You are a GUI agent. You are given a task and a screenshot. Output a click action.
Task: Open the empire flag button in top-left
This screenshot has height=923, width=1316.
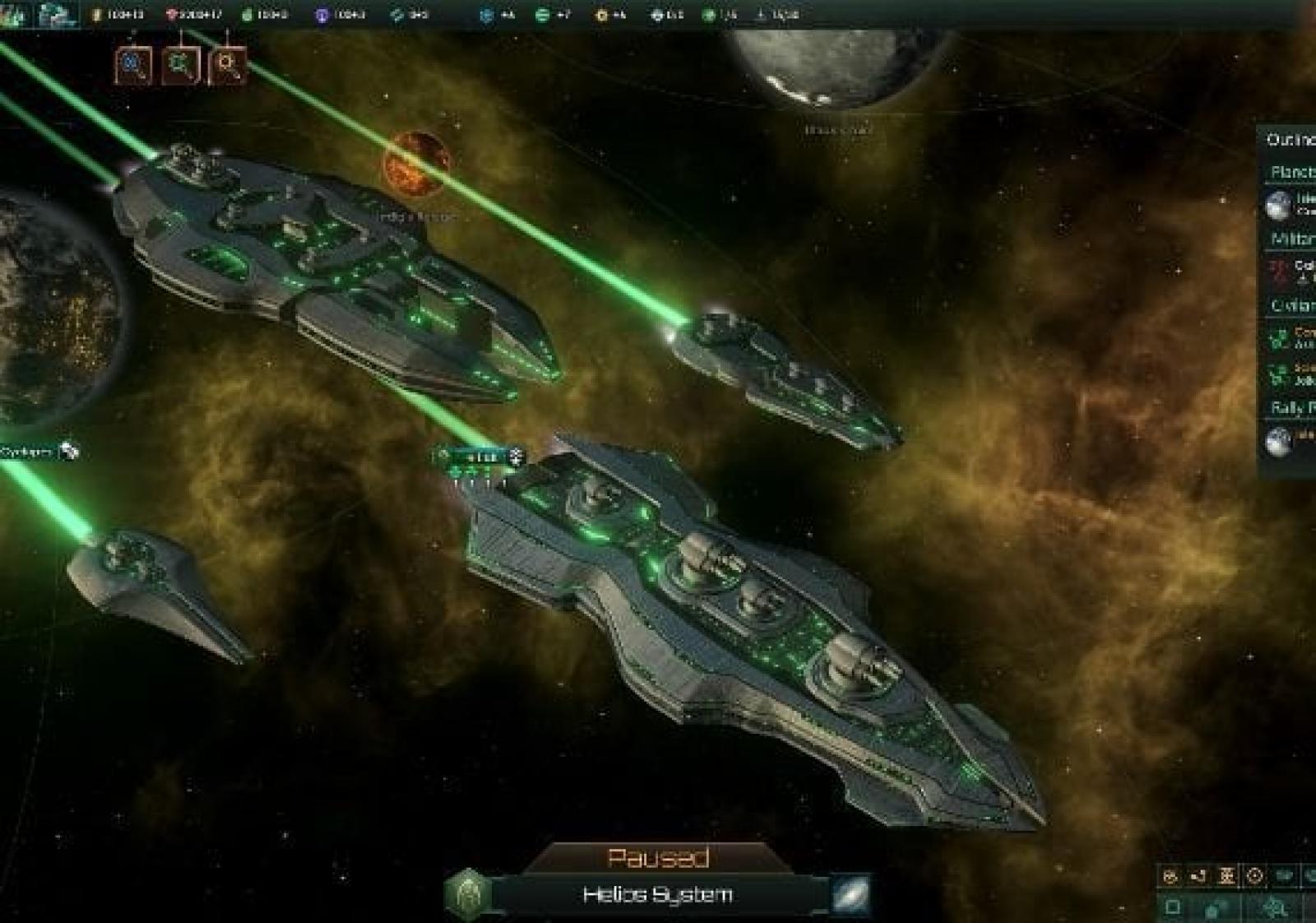(16, 14)
